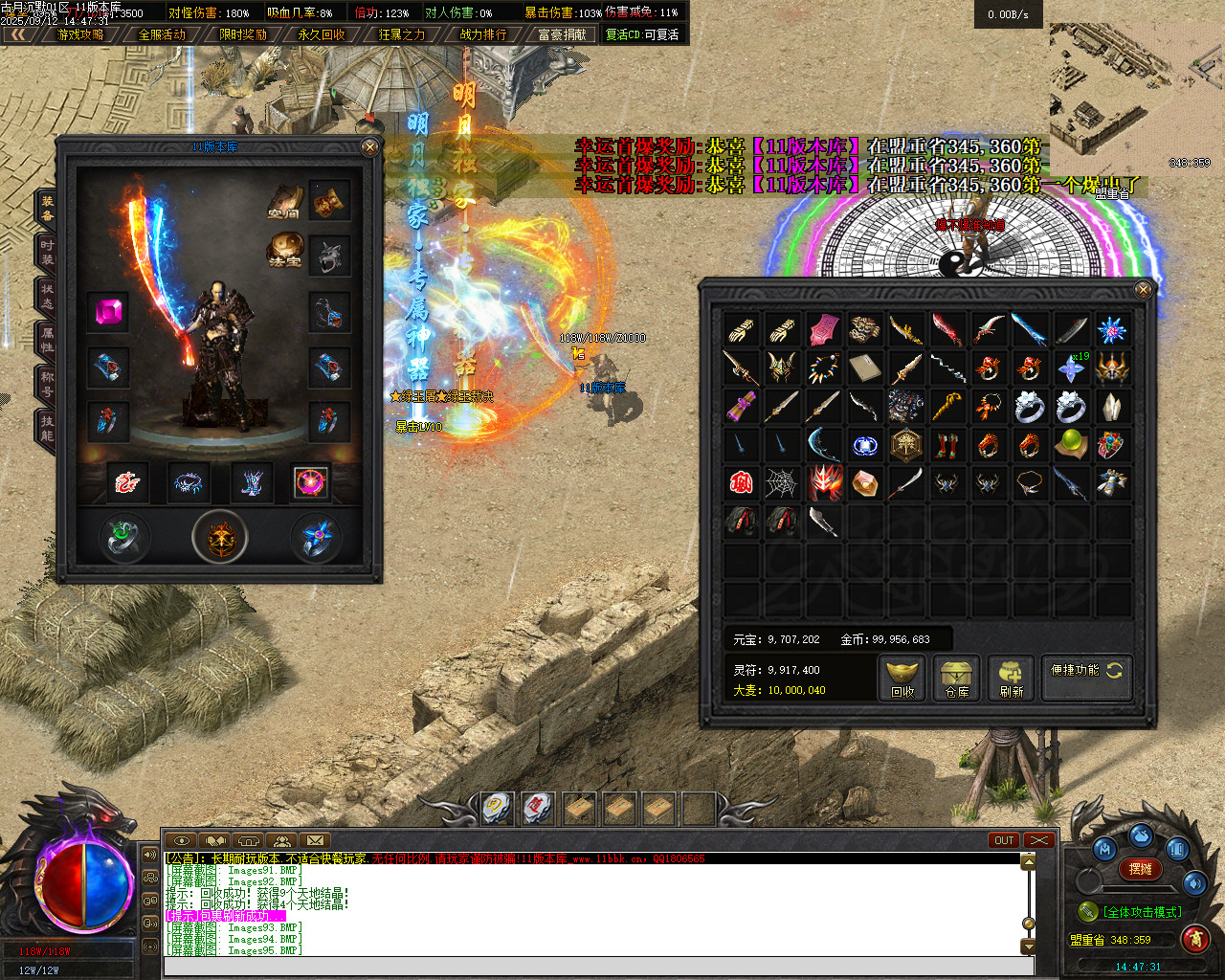The image size is (1225, 980).
Task: Close the inventory bag window
Action: click(x=1143, y=289)
